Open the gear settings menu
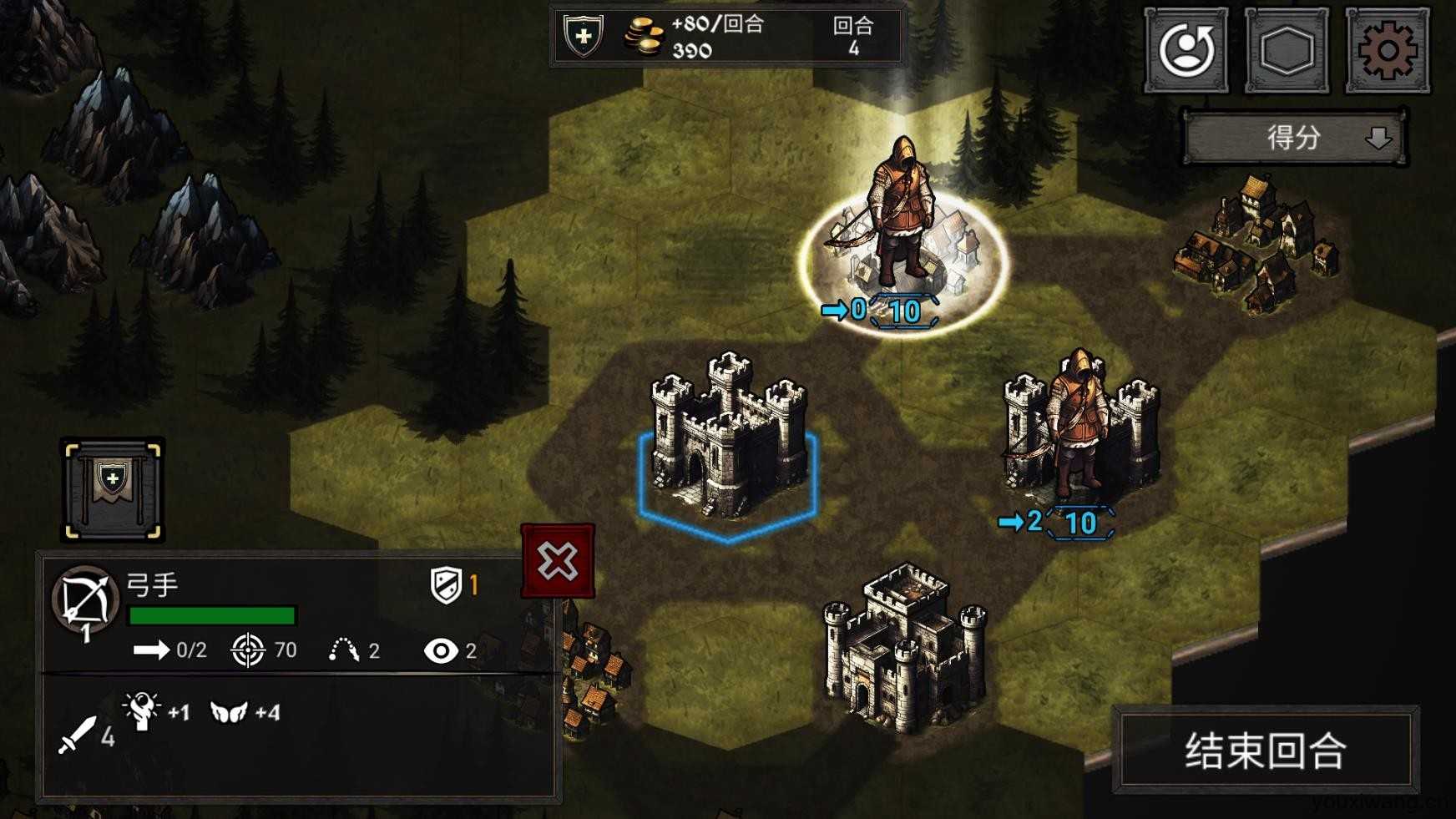The height and width of the screenshot is (819, 1456). 1387,51
